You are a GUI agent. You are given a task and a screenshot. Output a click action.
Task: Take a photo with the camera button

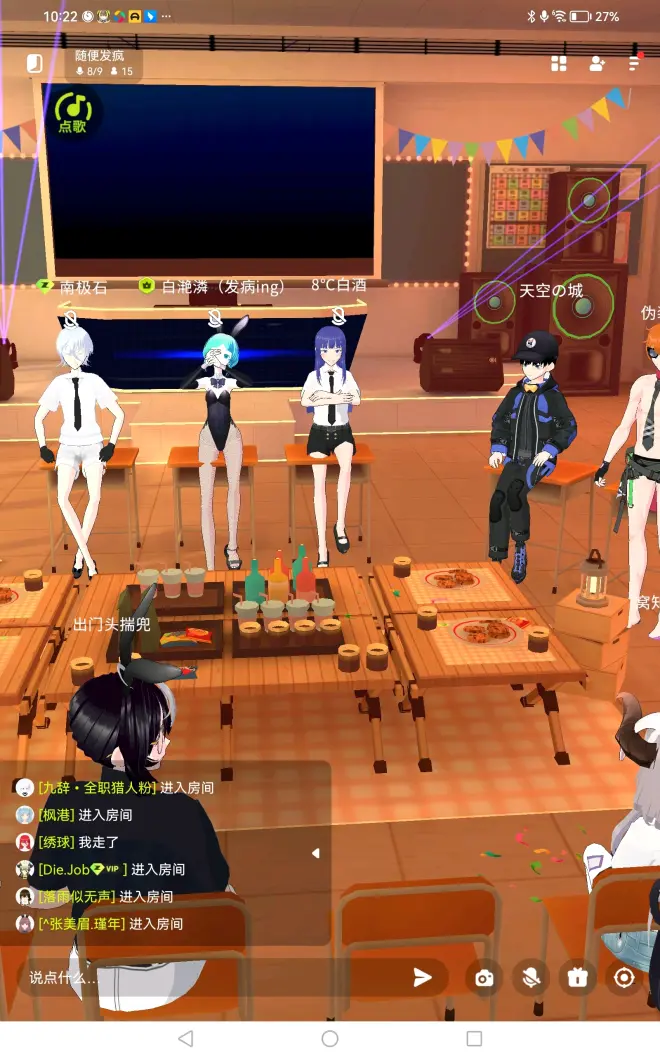point(485,977)
